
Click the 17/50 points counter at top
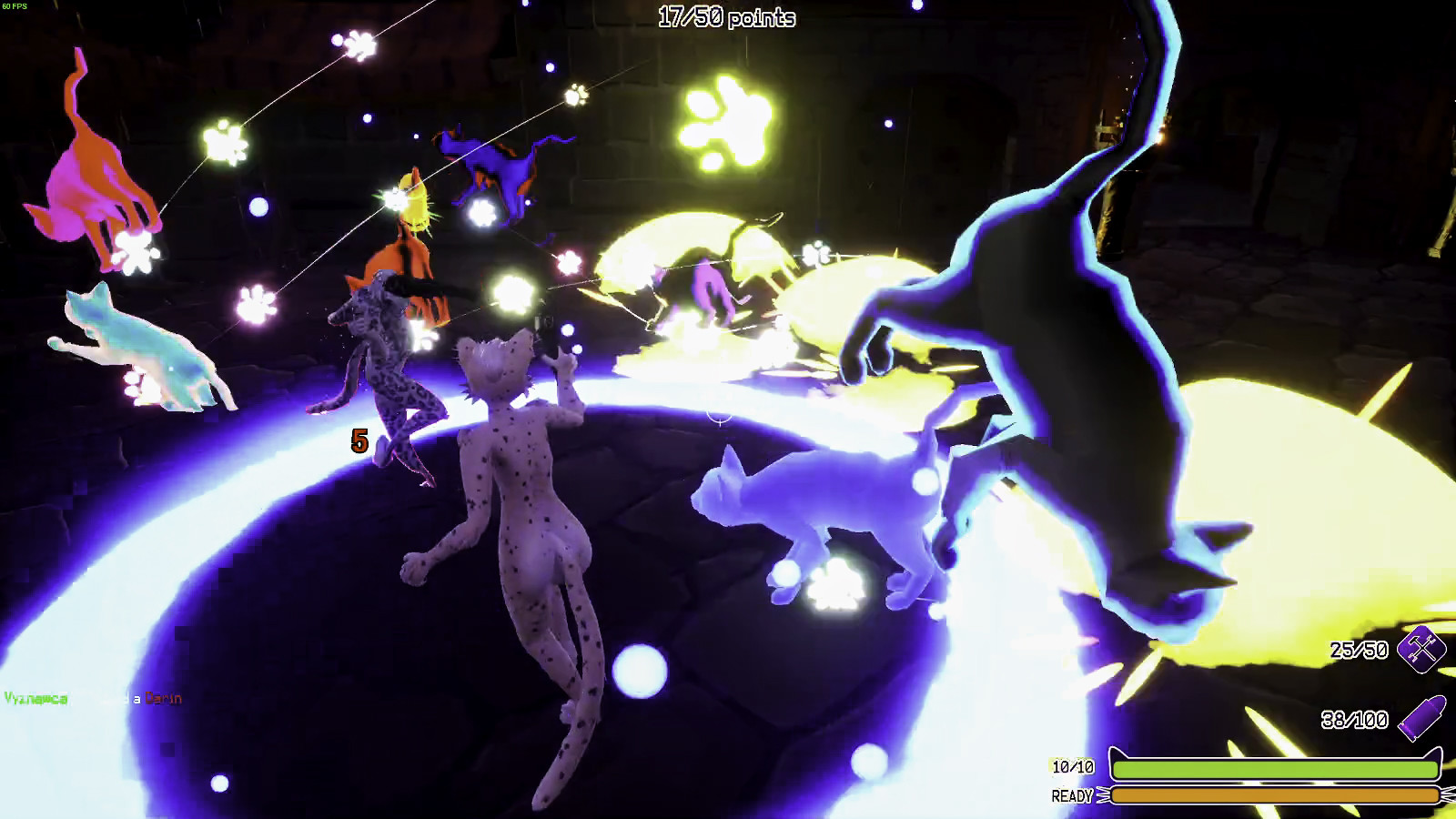click(x=728, y=16)
